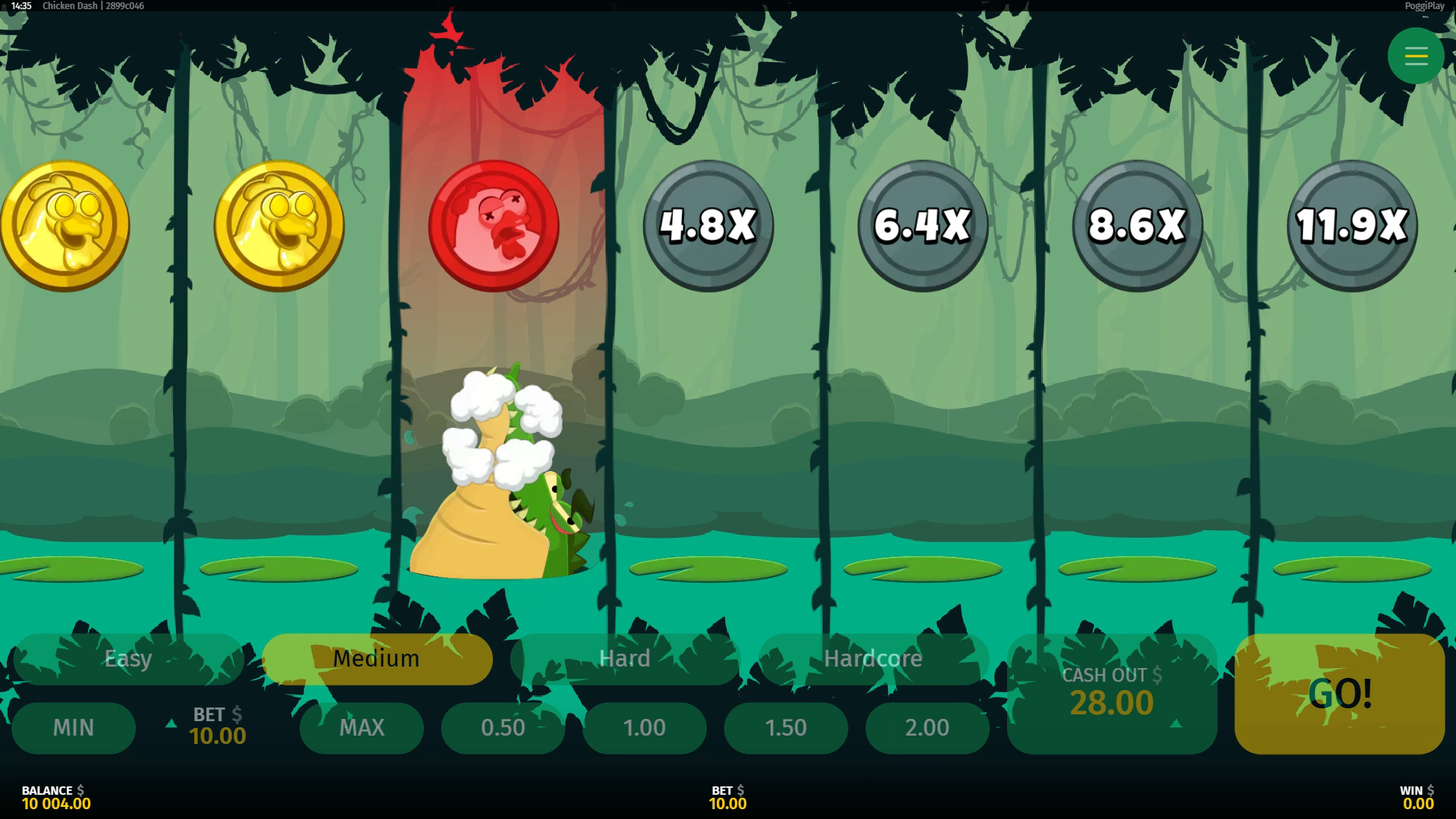This screenshot has width=1456, height=819.
Task: Set bet to MIN
Action: (x=74, y=728)
